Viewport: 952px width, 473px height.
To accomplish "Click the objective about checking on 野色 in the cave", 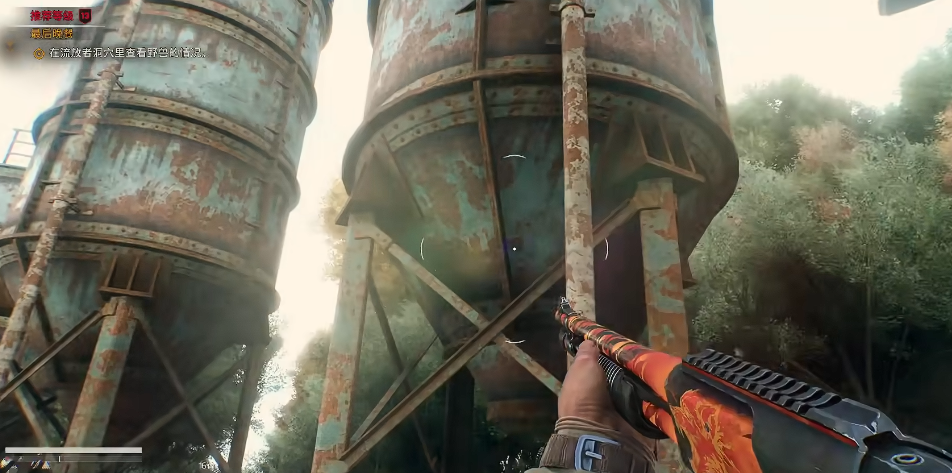I will coord(126,52).
